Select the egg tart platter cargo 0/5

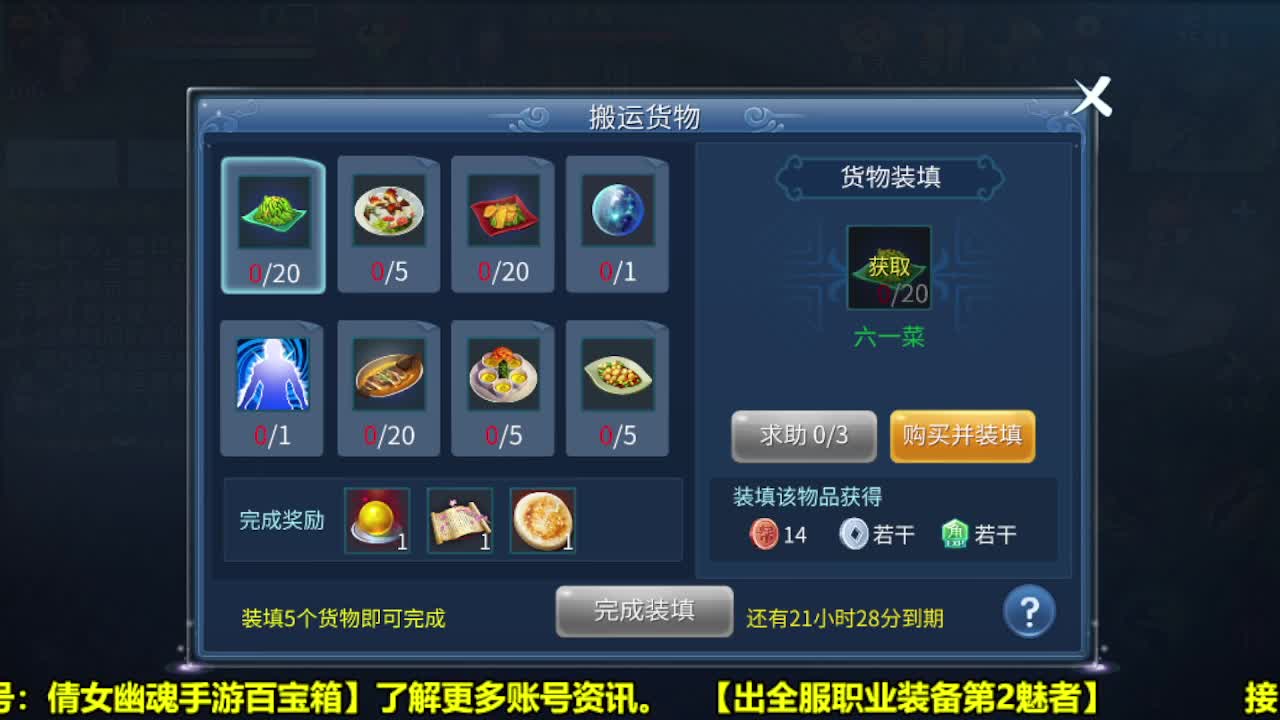(502, 375)
